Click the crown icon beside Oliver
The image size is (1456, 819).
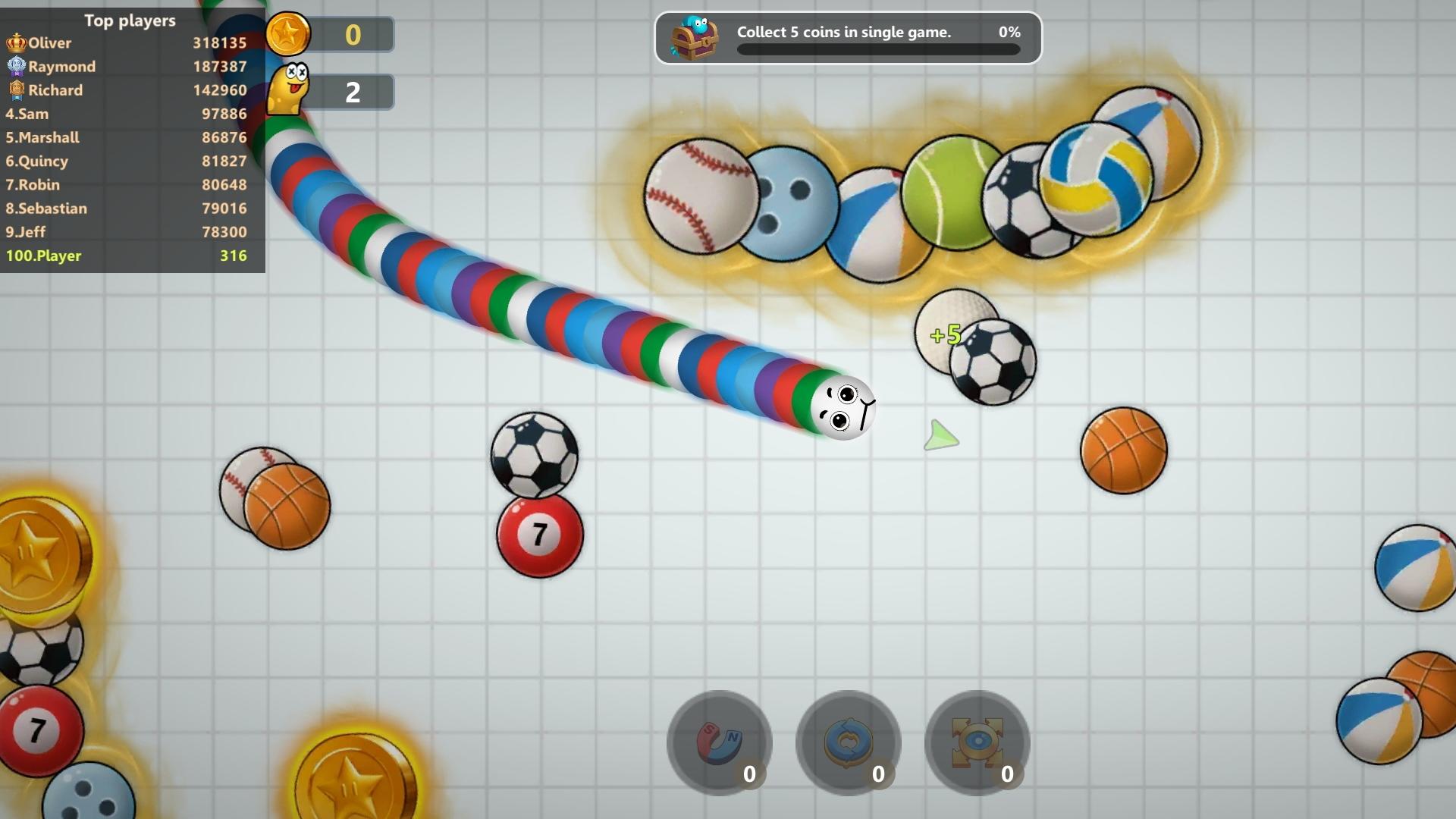(15, 42)
